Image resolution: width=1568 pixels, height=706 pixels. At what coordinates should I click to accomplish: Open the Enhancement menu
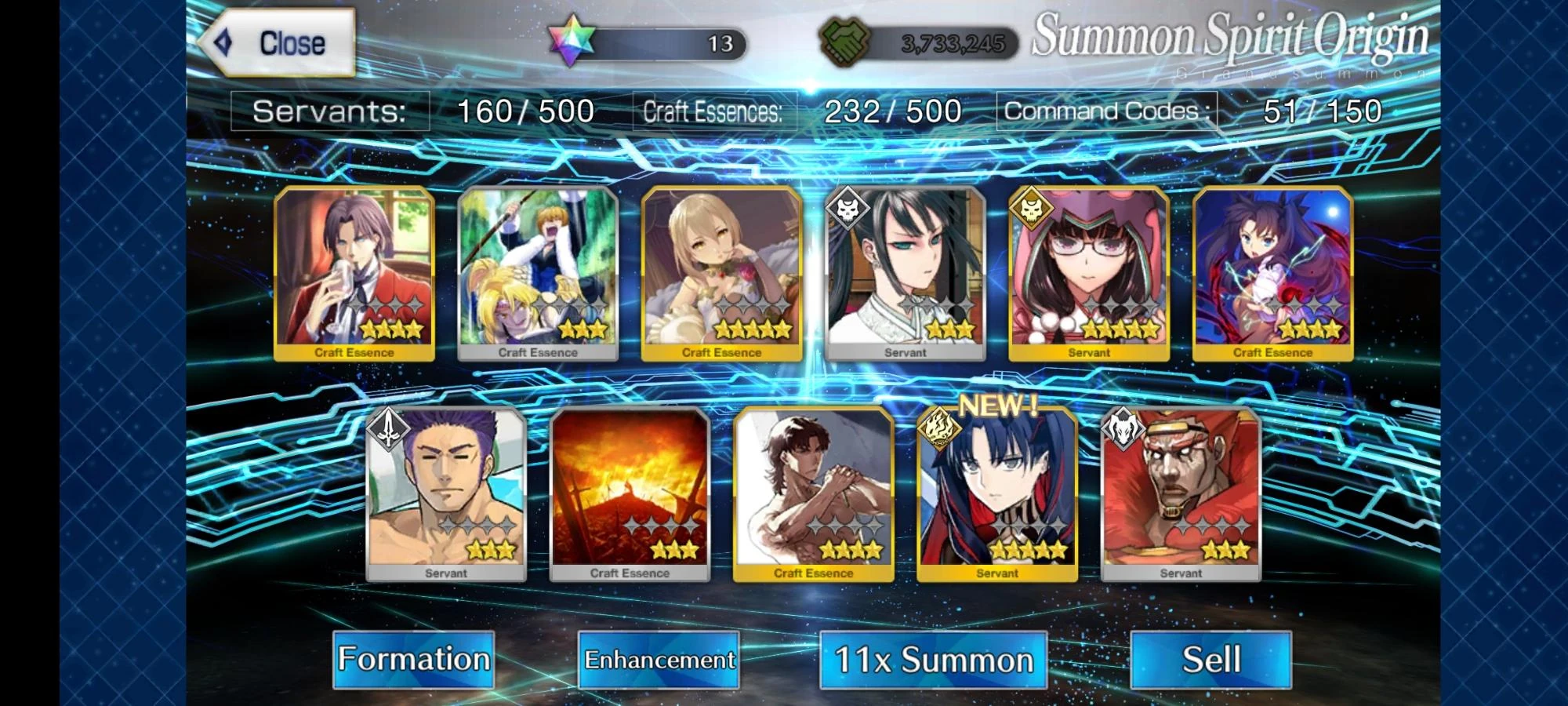(658, 660)
